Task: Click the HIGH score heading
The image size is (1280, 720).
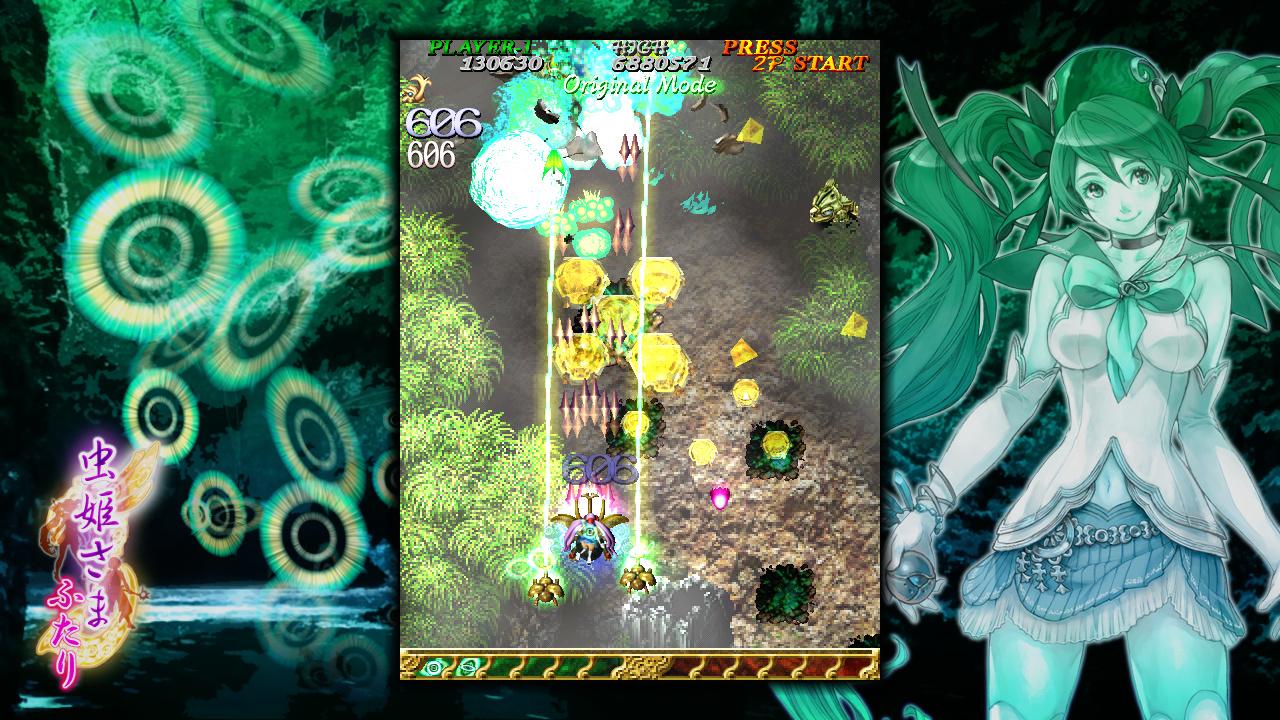Action: coord(640,48)
